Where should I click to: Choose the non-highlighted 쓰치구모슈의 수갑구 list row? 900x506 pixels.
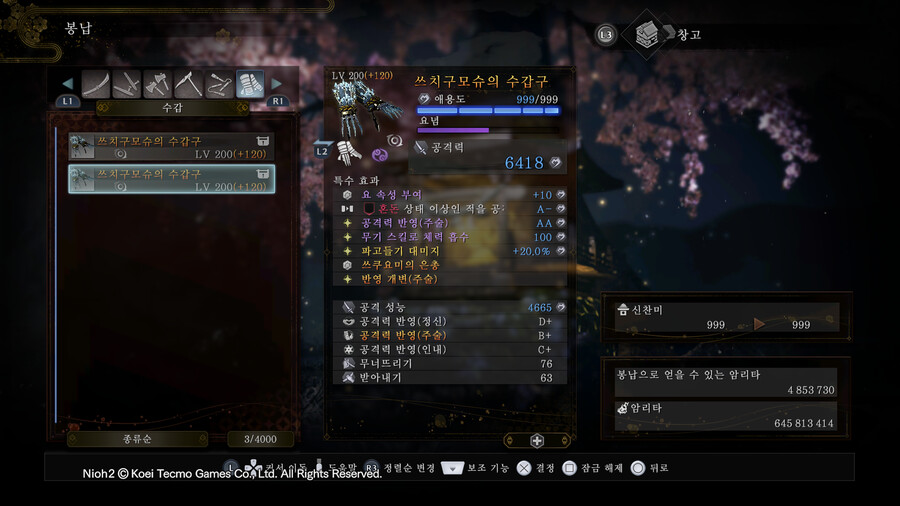[x=171, y=148]
